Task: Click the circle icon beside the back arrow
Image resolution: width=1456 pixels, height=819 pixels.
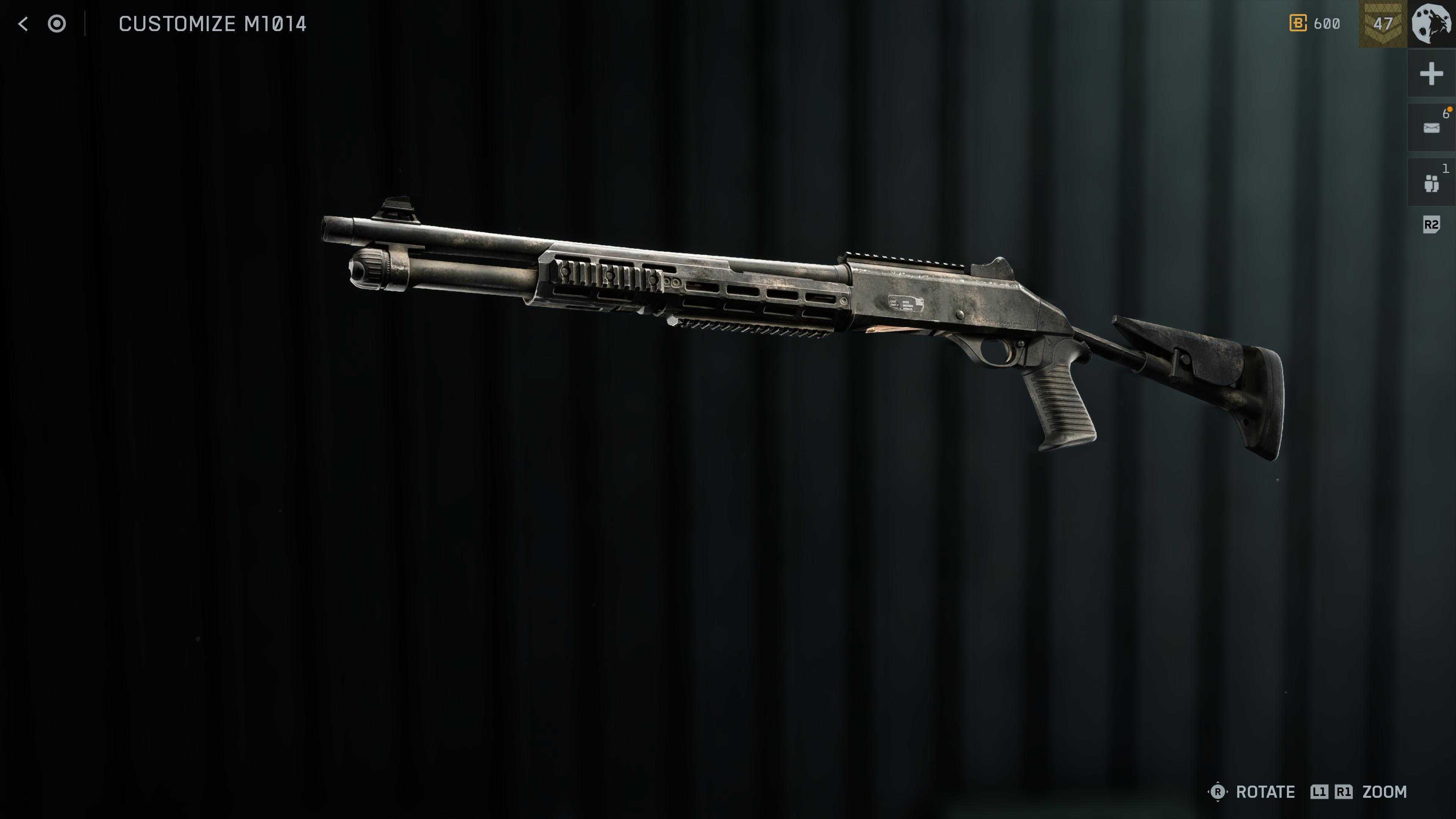Action: [x=56, y=24]
